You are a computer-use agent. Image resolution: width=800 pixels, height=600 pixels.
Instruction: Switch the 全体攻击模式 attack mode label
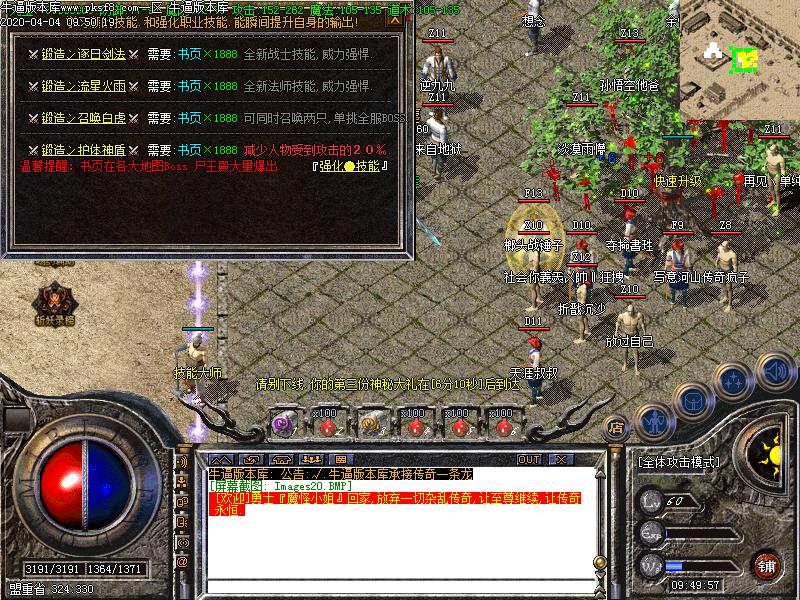(x=679, y=463)
